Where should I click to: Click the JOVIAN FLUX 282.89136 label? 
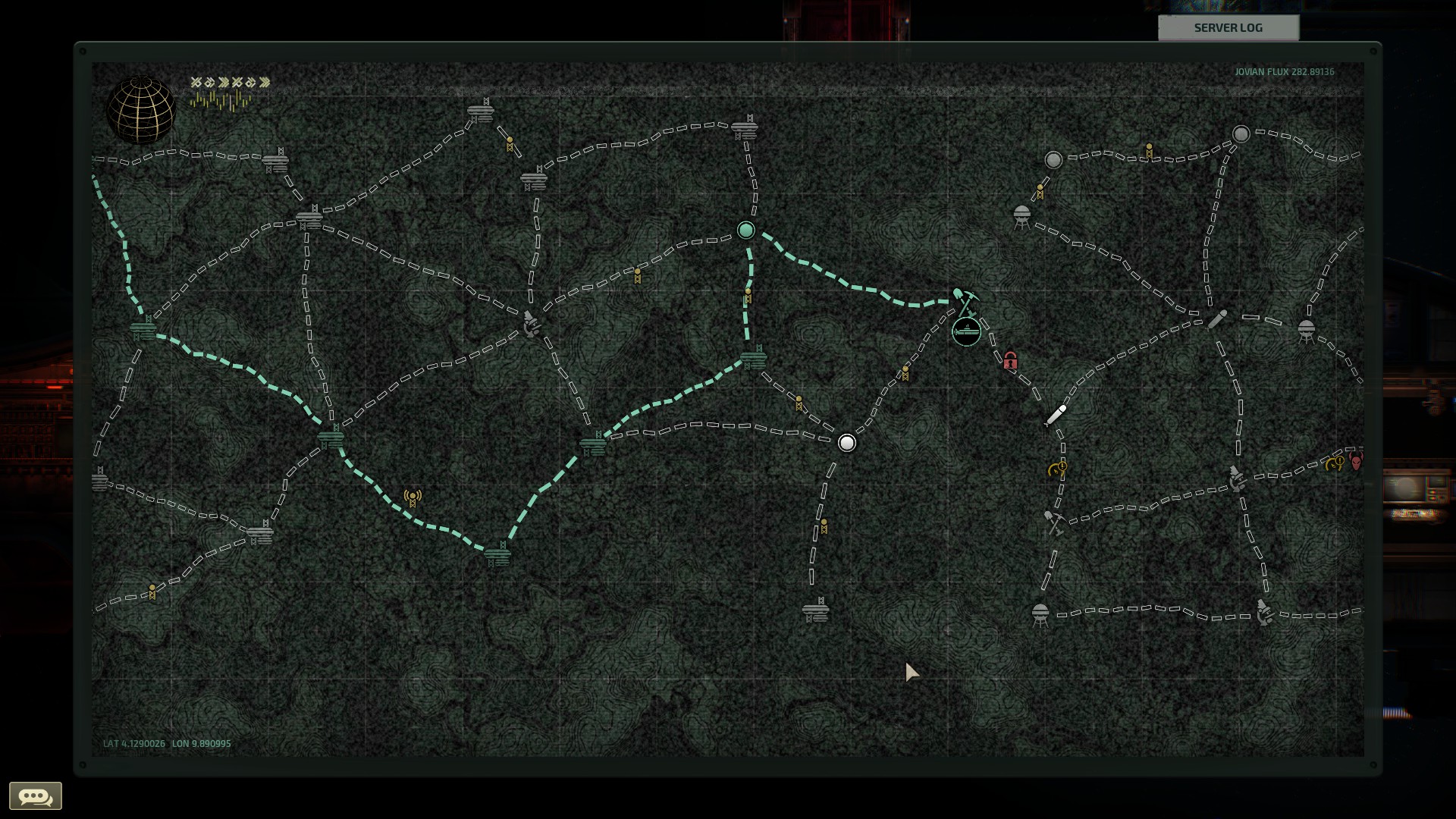[x=1284, y=72]
